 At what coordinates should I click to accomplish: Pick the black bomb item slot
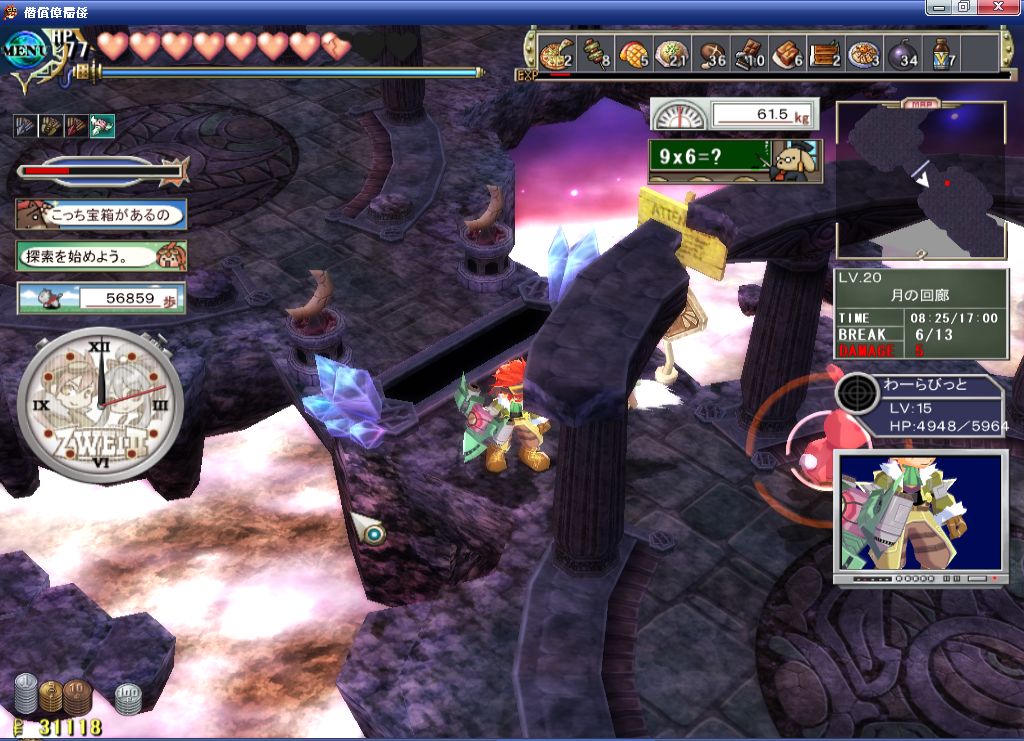(904, 54)
